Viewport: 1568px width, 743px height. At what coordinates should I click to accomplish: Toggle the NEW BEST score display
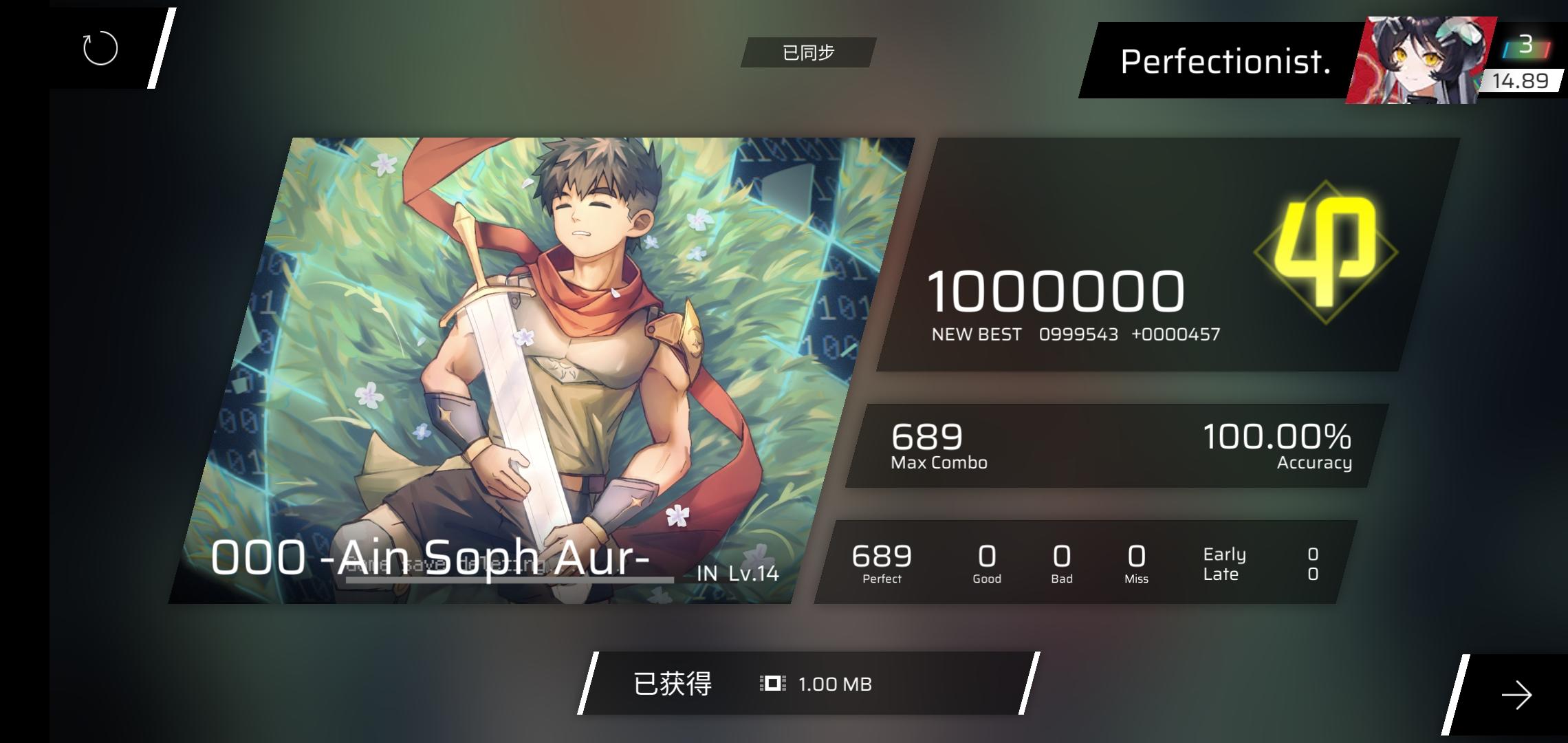coord(1075,334)
